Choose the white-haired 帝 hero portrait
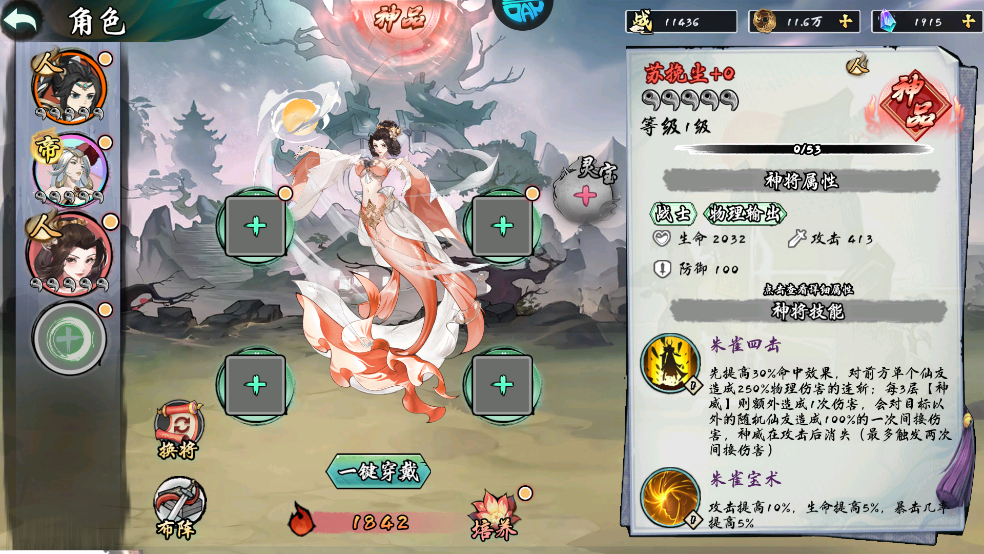Viewport: 984px width, 554px height. (x=68, y=169)
